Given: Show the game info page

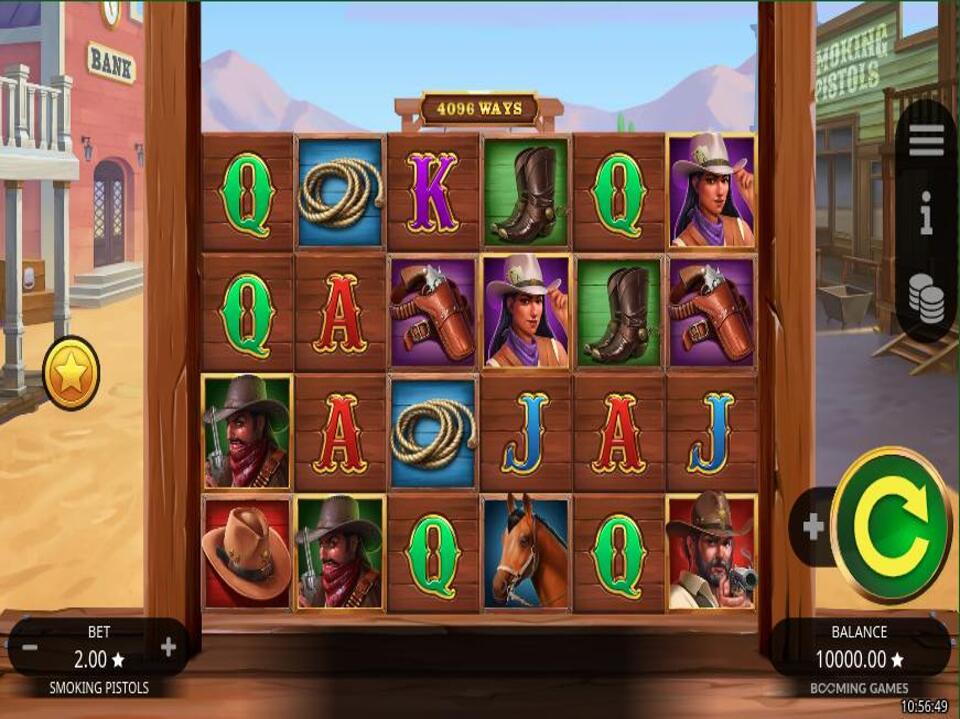Looking at the screenshot, I should point(926,214).
